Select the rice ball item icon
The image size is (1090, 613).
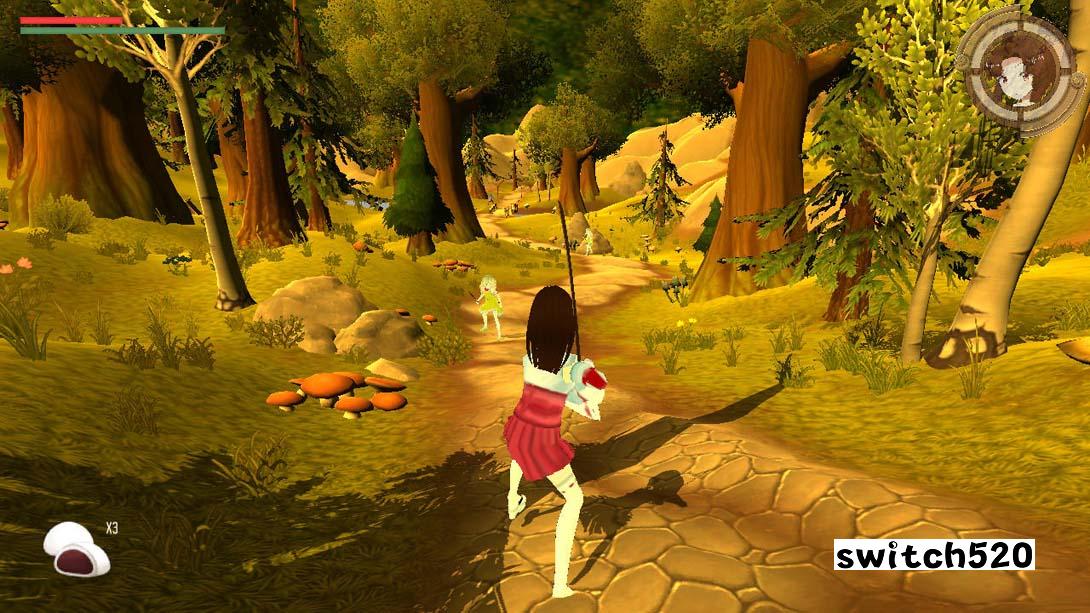pyautogui.click(x=76, y=549)
